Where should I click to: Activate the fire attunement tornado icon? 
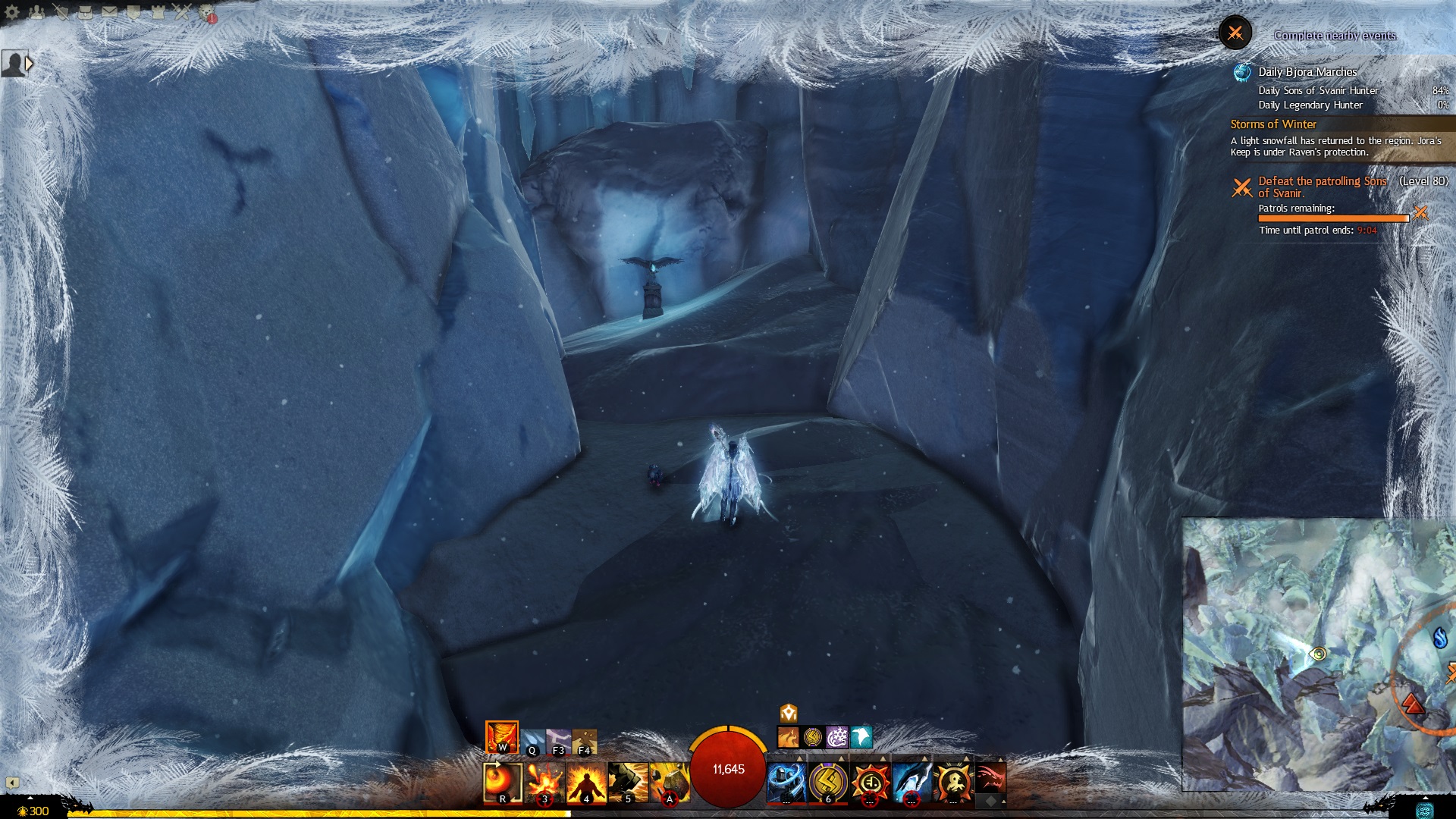point(501,736)
